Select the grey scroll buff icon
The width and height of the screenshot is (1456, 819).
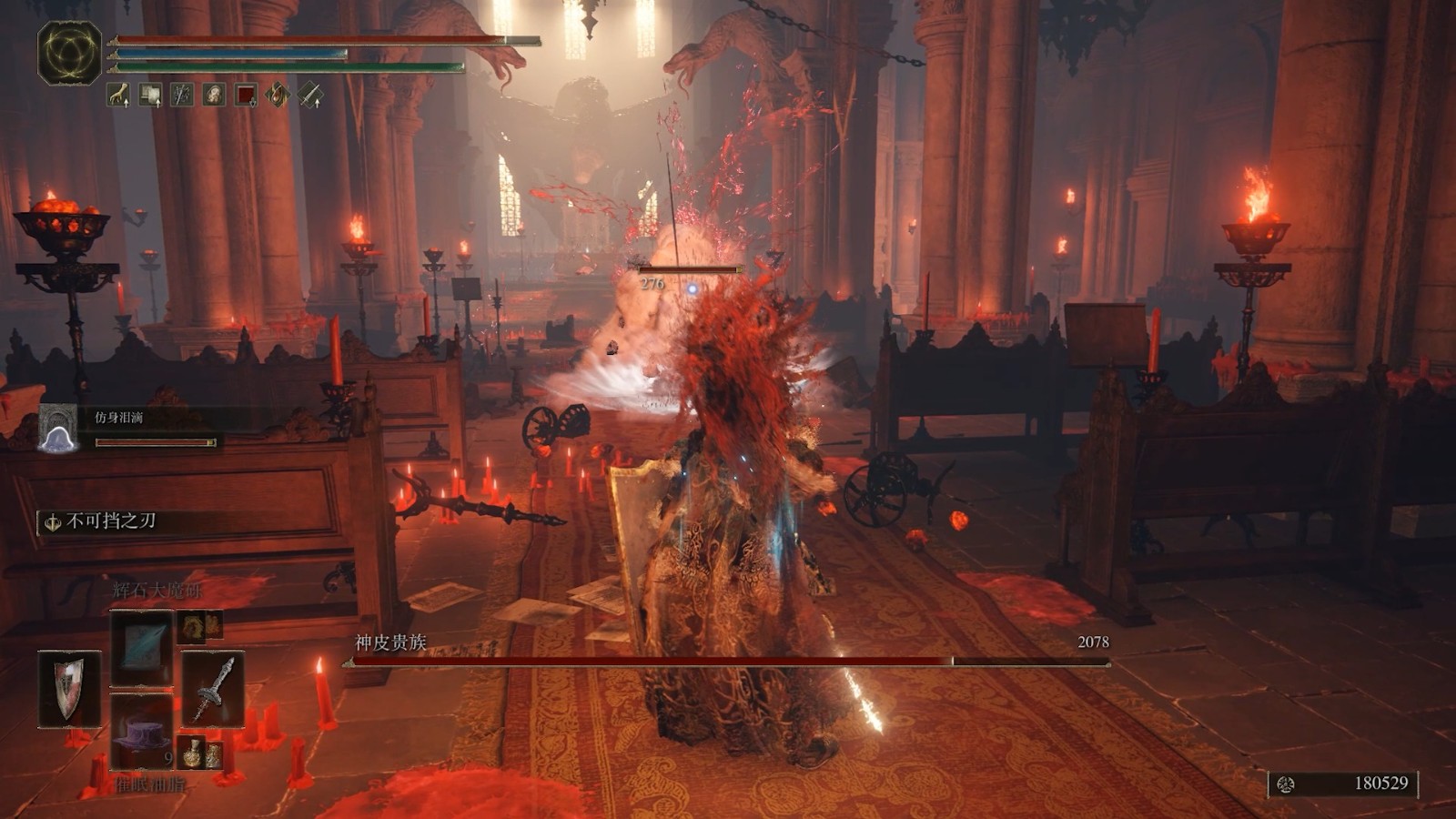[x=150, y=94]
